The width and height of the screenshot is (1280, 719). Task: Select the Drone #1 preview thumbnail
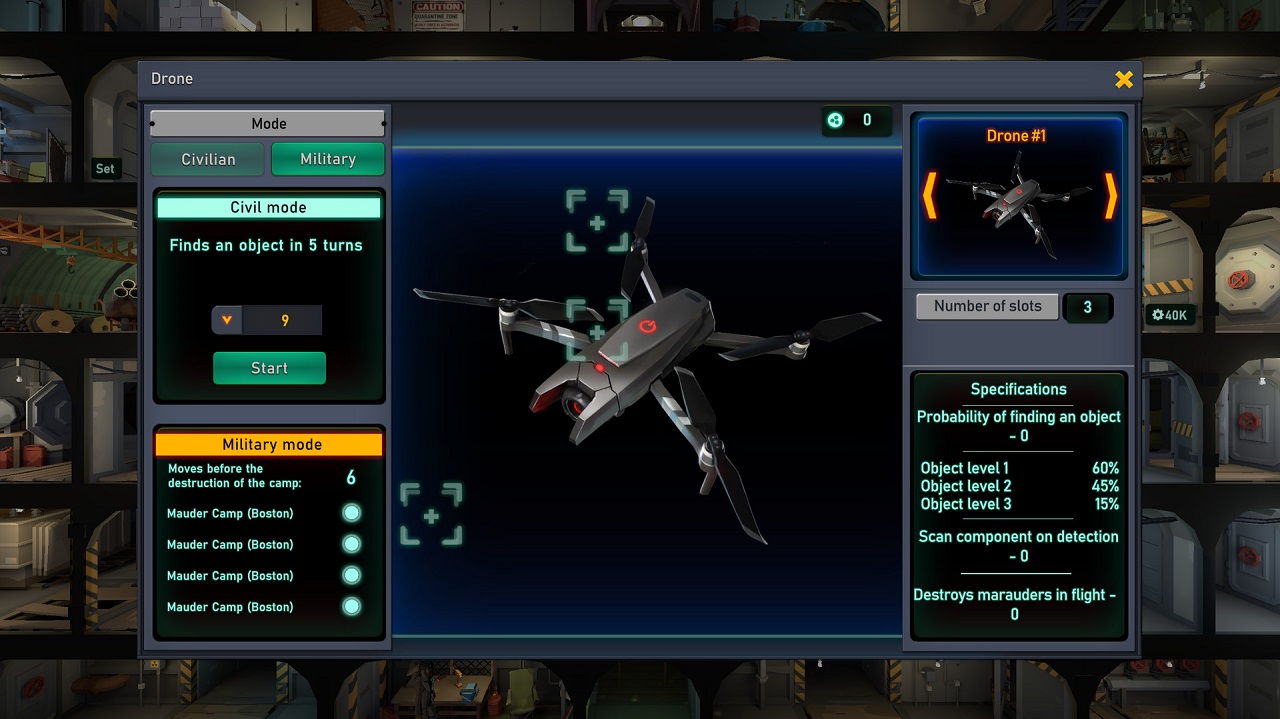[1018, 204]
